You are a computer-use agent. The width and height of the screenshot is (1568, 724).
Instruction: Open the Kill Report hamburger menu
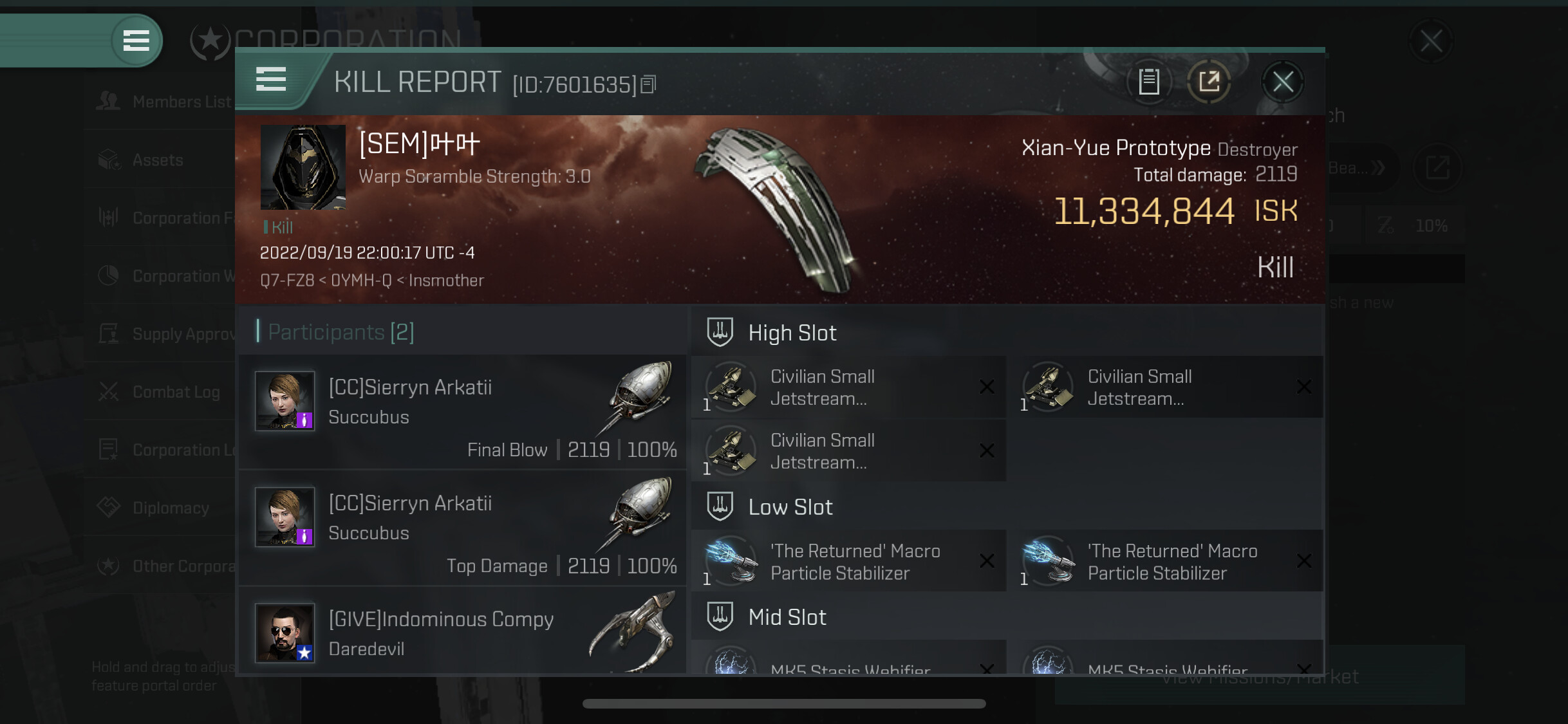click(271, 80)
